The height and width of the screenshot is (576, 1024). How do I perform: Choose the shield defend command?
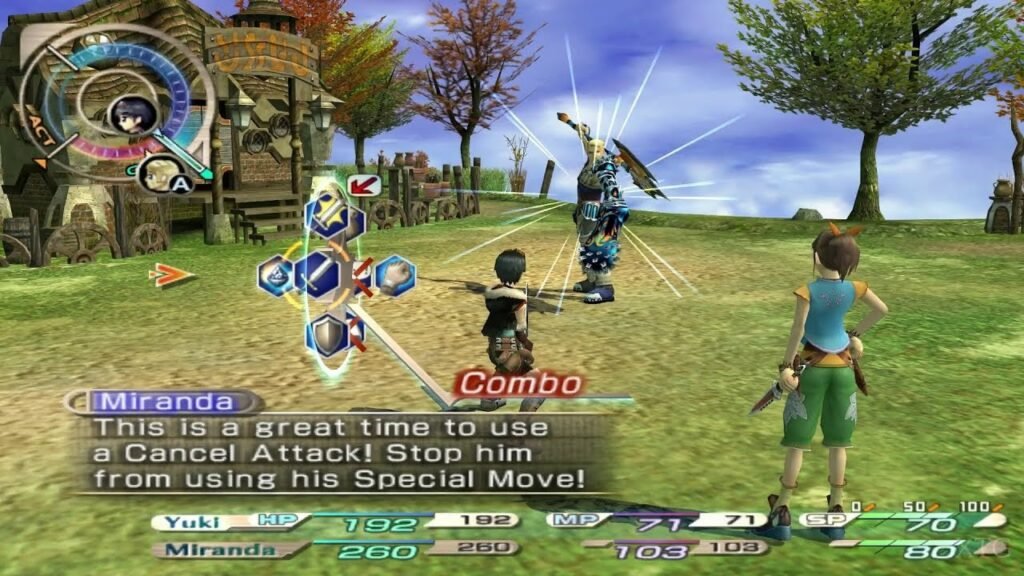coord(328,334)
